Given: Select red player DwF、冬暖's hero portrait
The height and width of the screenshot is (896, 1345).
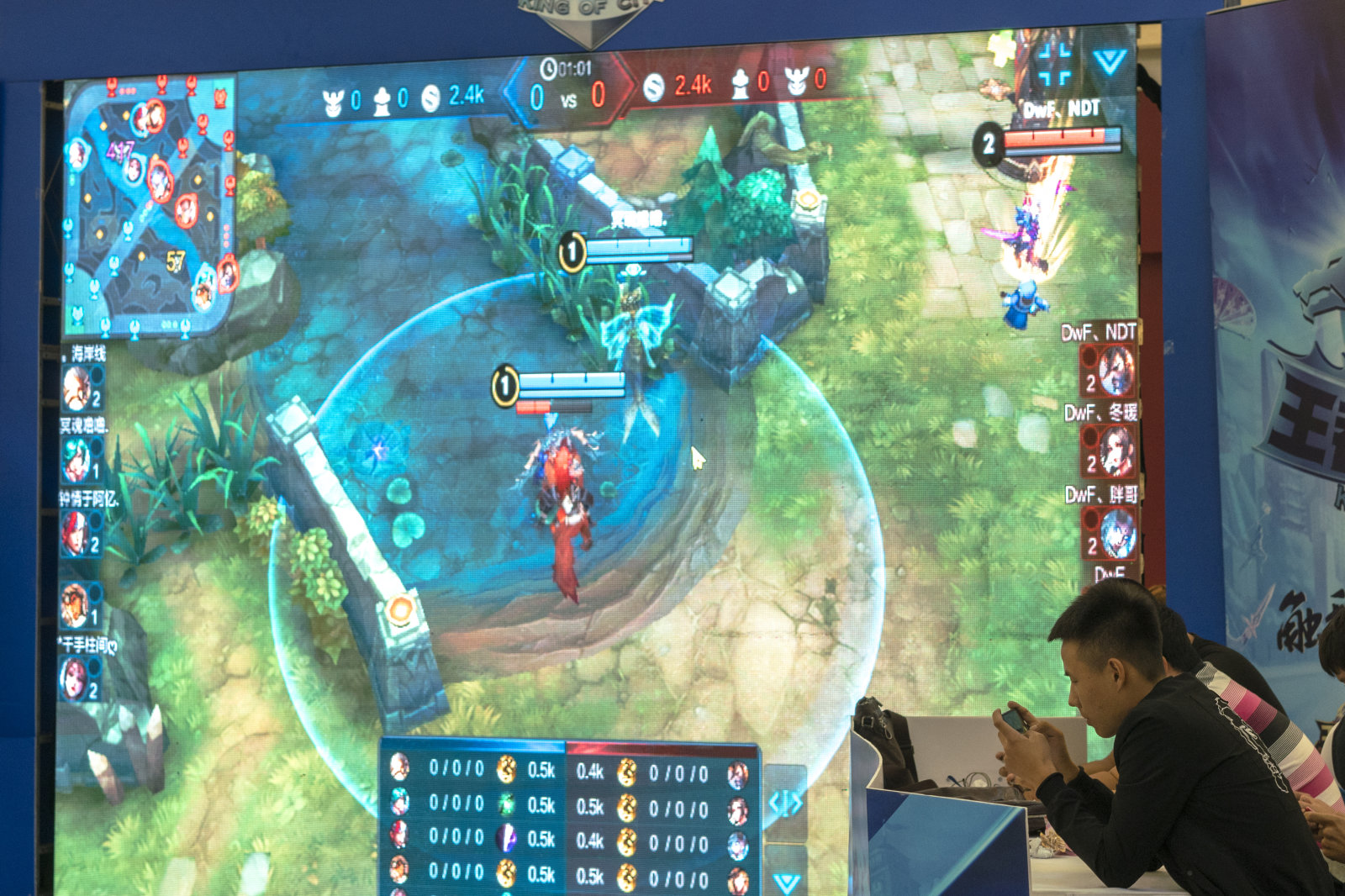Looking at the screenshot, I should [1115, 451].
